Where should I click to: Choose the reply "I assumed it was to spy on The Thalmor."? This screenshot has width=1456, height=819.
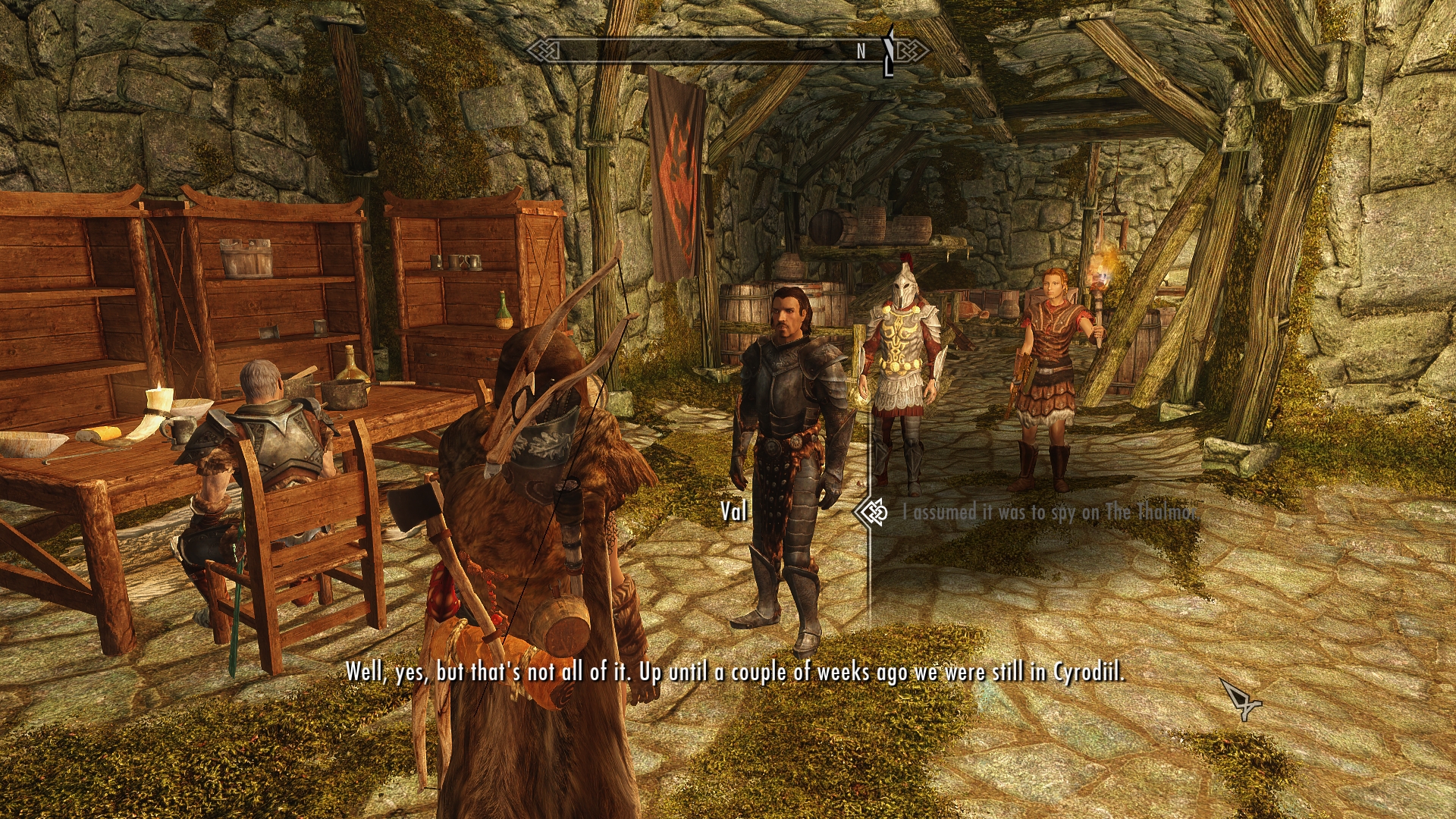[x=1050, y=513]
